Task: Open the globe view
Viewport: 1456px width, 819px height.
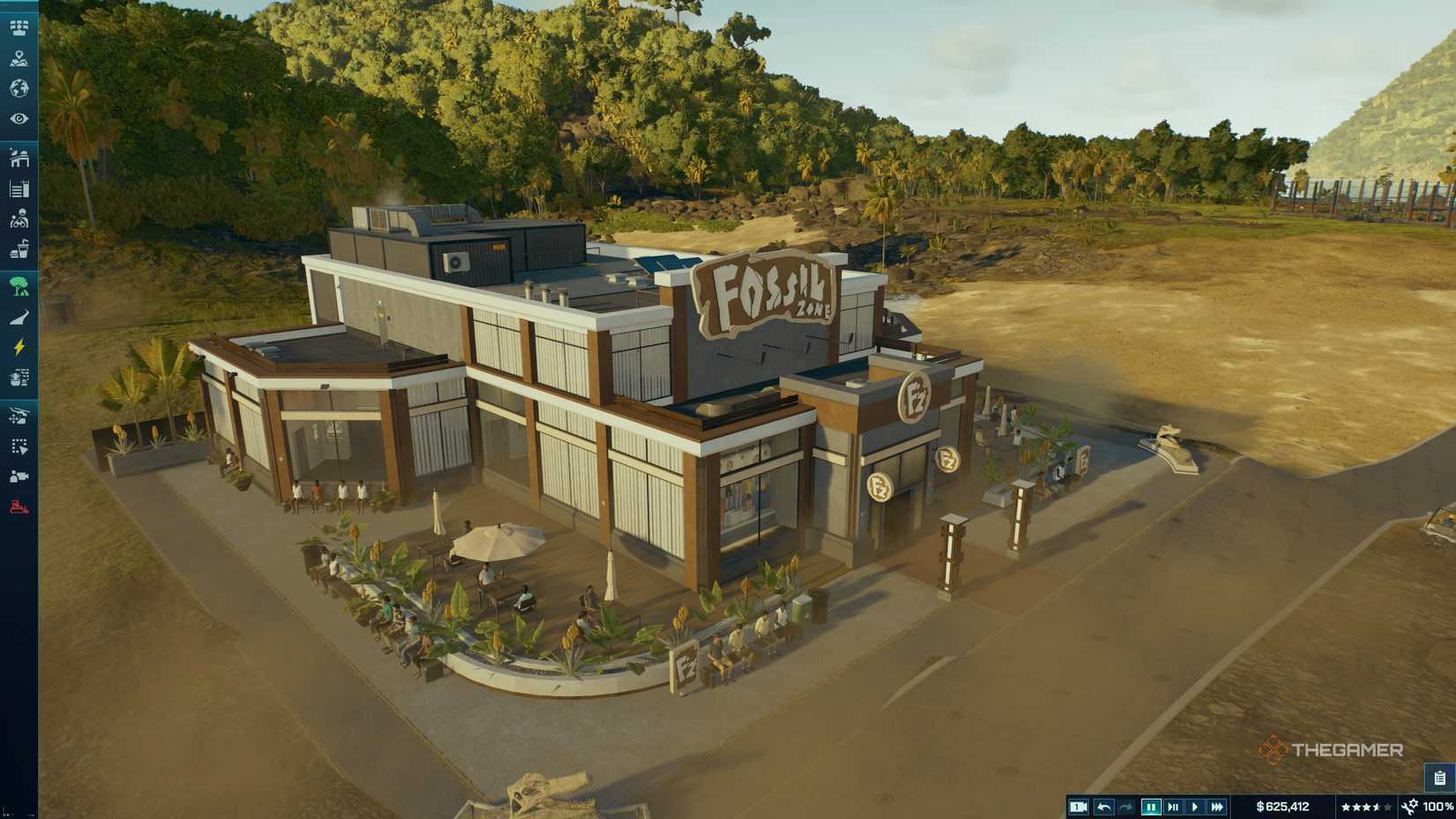Action: pyautogui.click(x=19, y=88)
